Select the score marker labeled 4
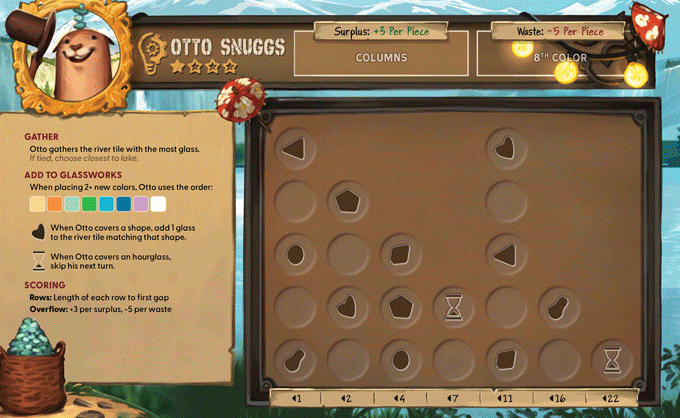 399,399
